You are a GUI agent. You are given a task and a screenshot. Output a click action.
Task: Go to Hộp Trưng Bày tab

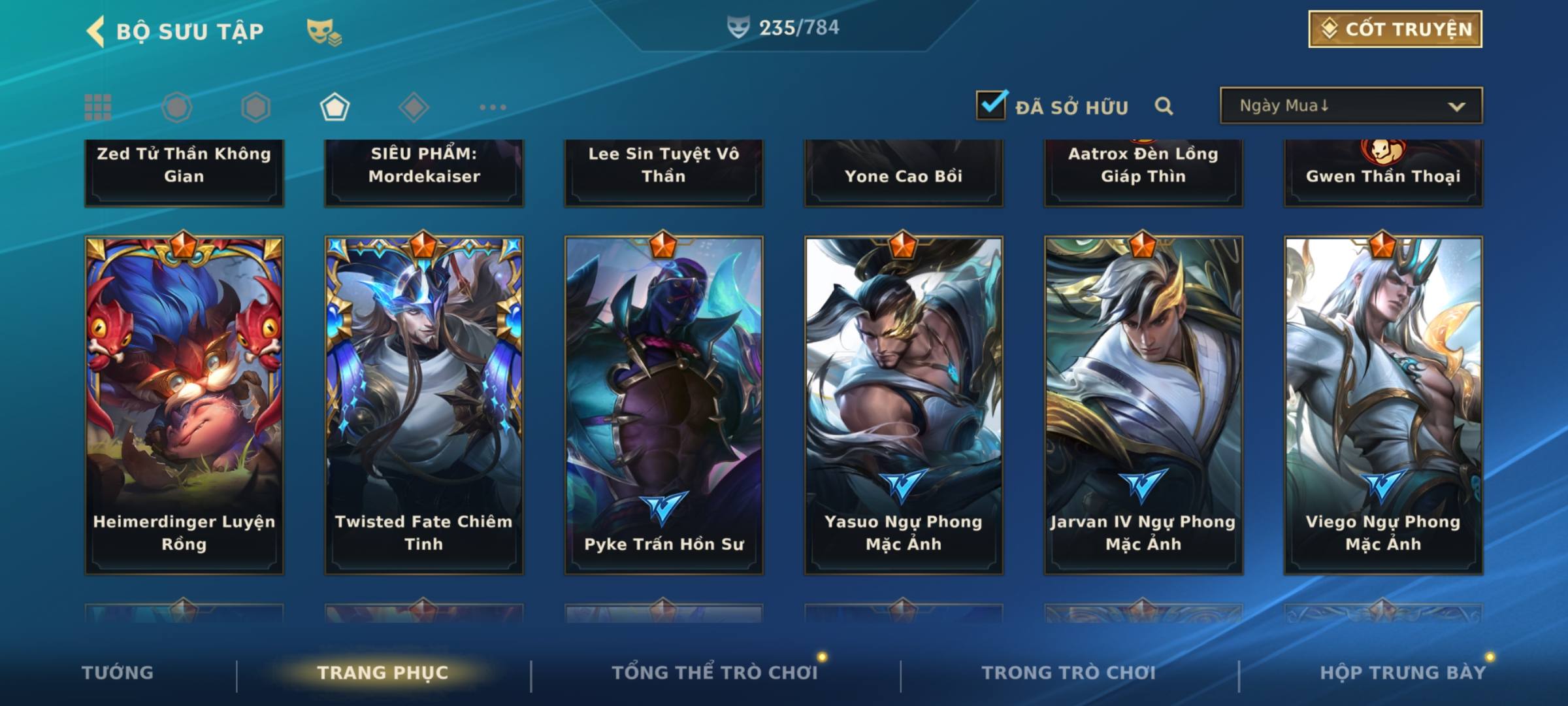click(x=1403, y=673)
